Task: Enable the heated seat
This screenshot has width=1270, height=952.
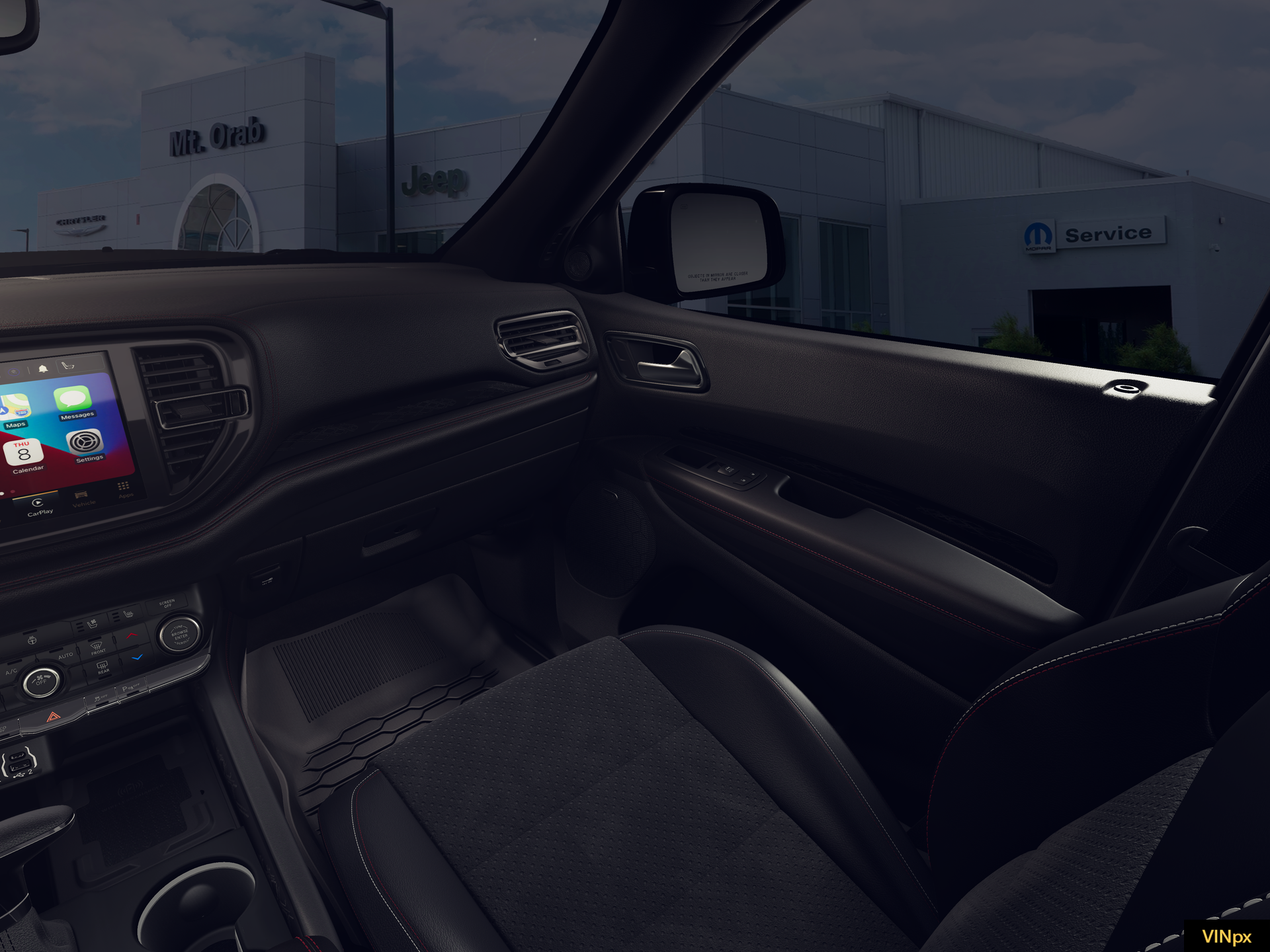Action: pos(128,615)
